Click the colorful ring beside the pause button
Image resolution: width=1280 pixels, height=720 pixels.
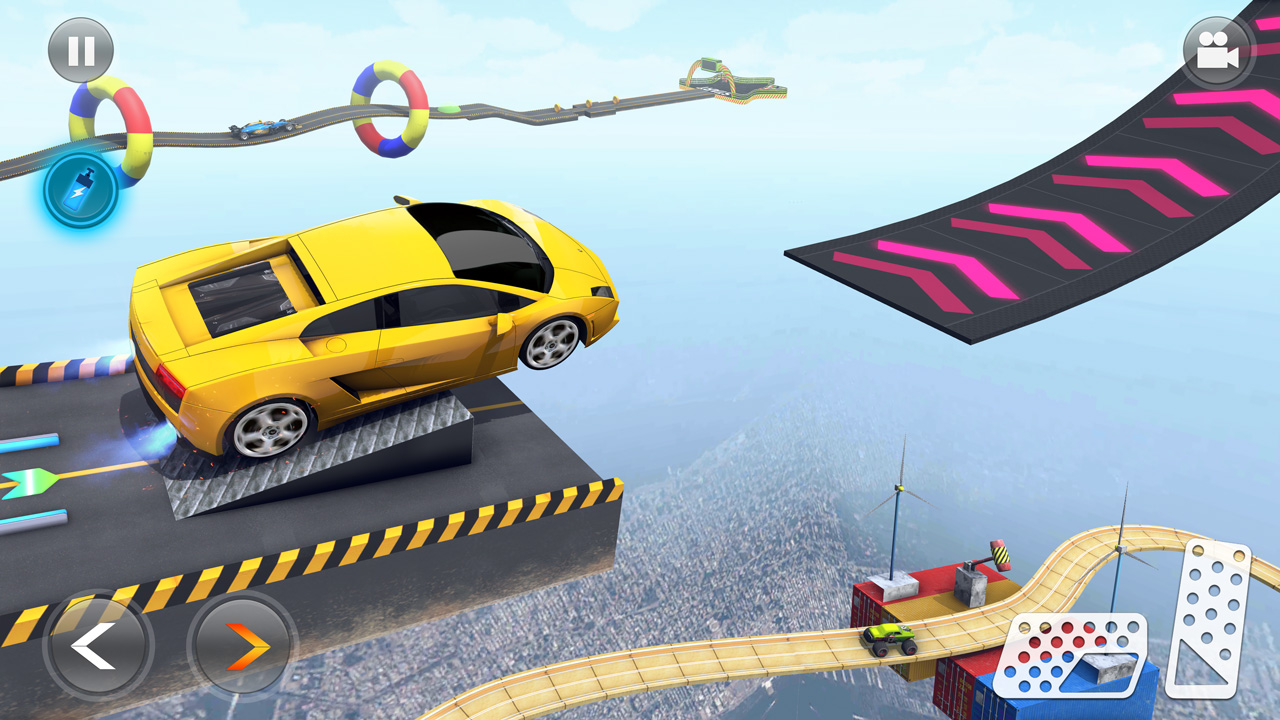tap(110, 130)
